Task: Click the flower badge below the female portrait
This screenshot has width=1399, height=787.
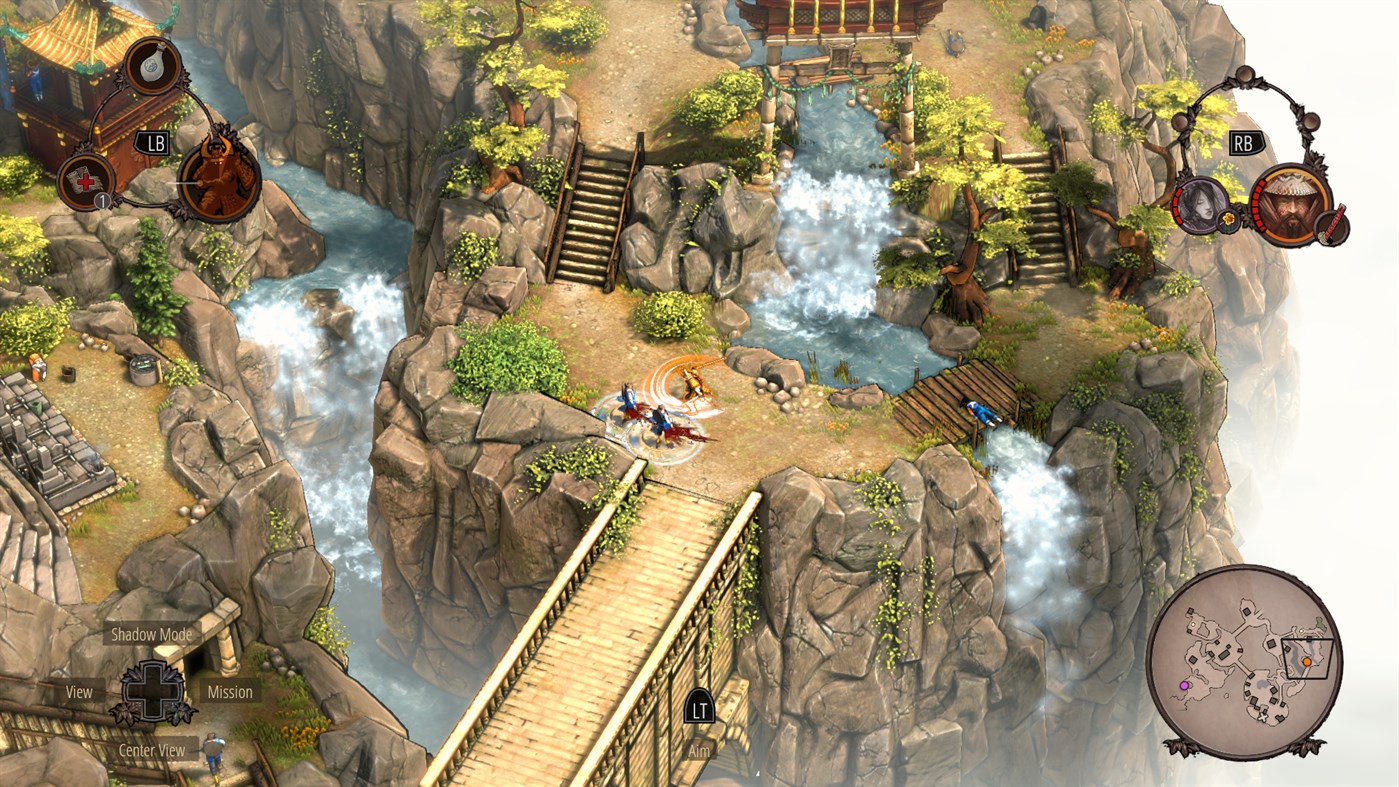Action: click(x=1227, y=221)
